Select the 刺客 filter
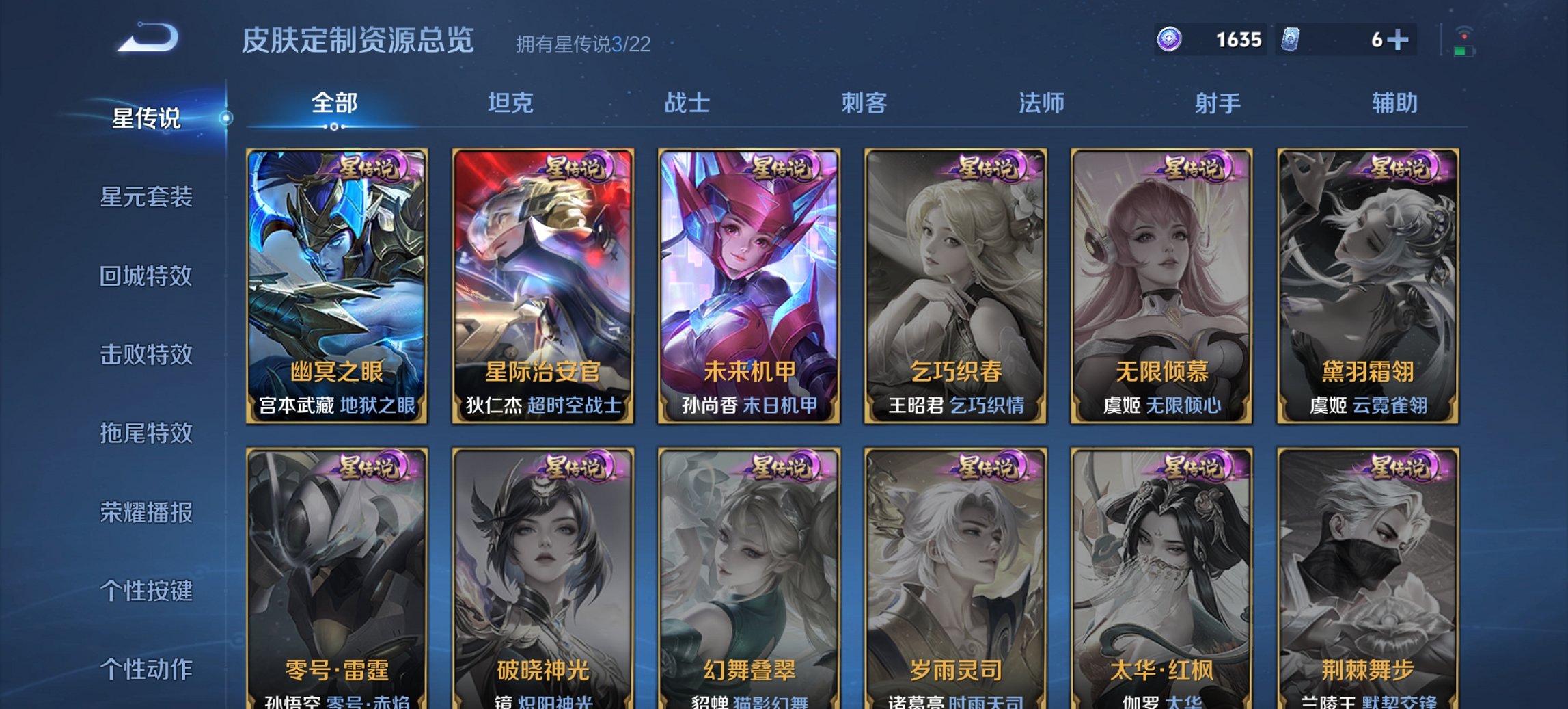This screenshot has height=709, width=1568. click(x=863, y=104)
